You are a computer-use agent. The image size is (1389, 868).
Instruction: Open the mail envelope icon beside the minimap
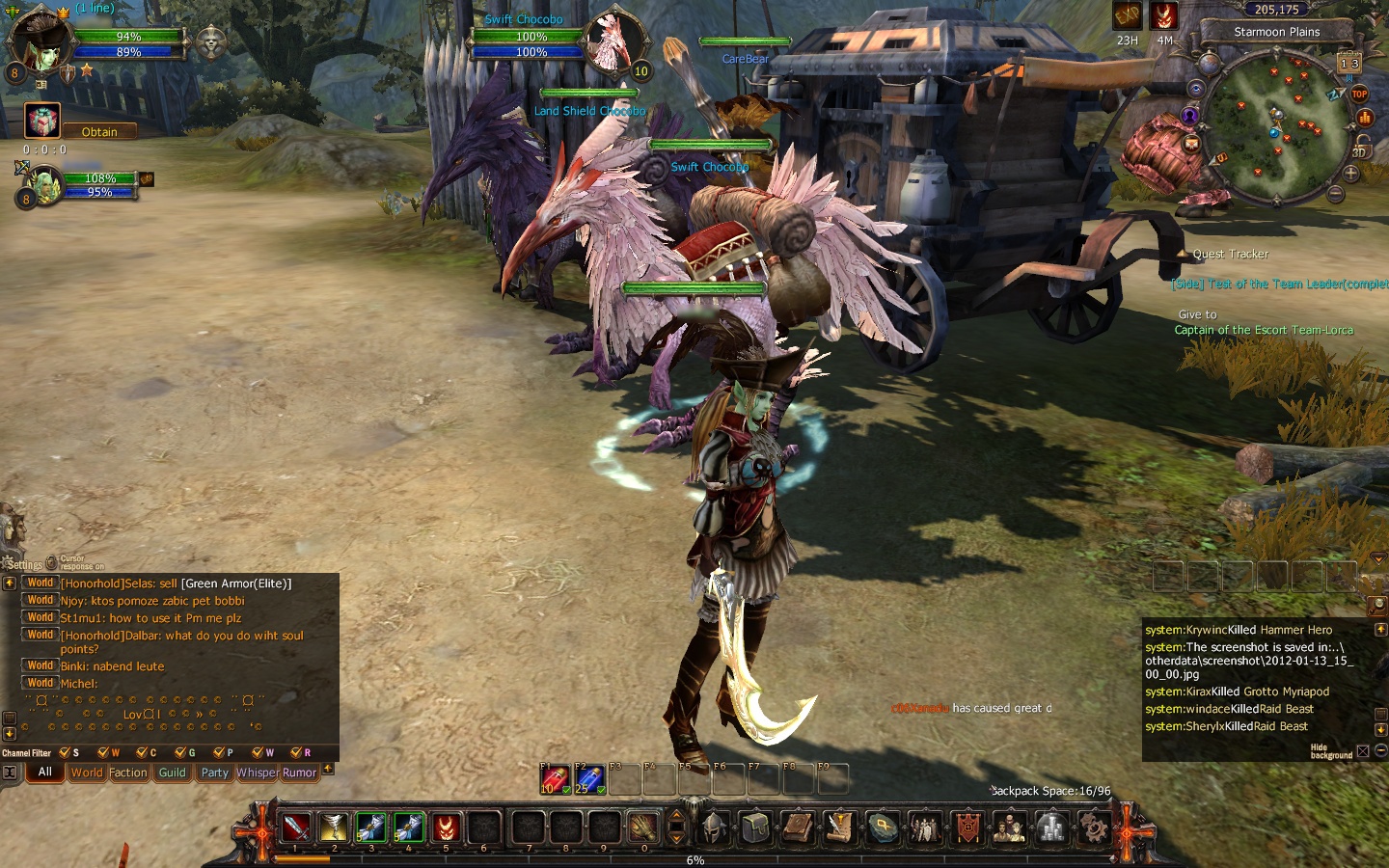coord(1191,144)
